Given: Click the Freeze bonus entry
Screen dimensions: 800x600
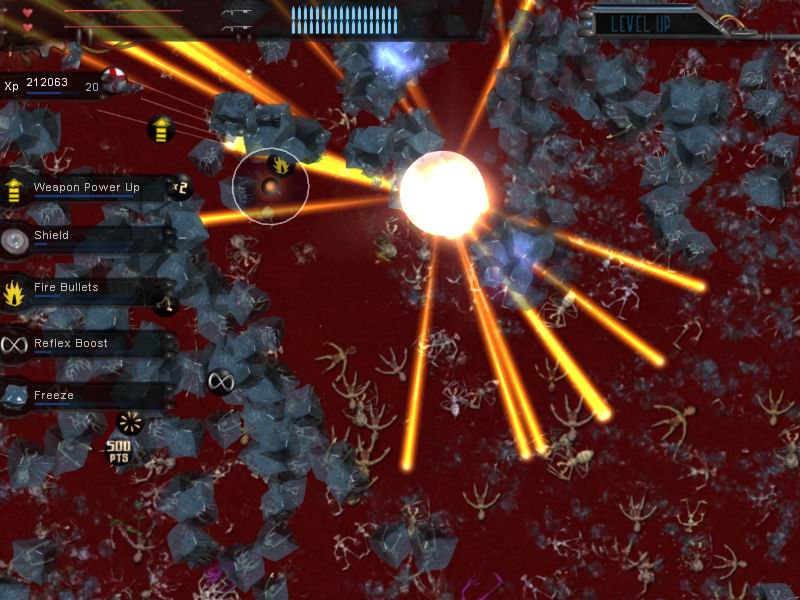Looking at the screenshot, I should tap(85, 396).
